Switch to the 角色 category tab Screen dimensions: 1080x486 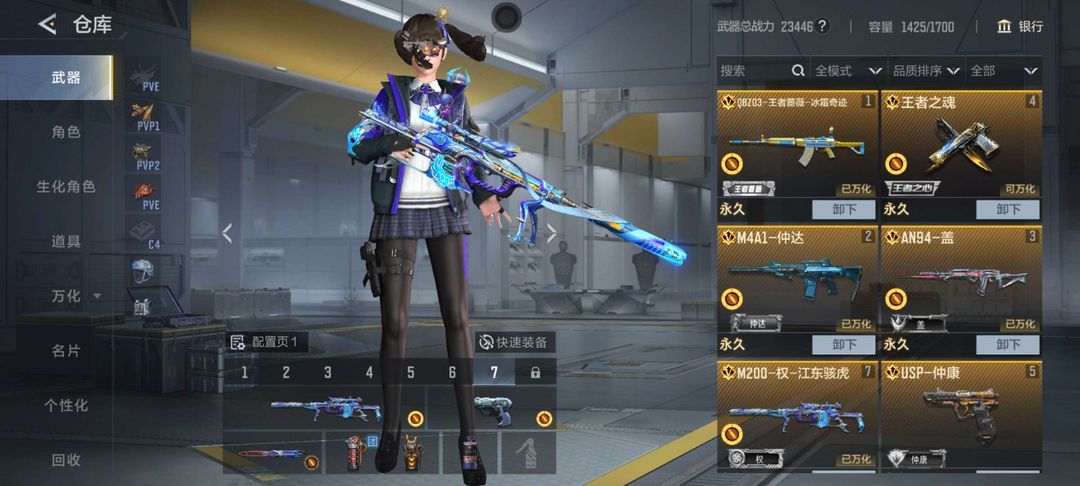66,132
